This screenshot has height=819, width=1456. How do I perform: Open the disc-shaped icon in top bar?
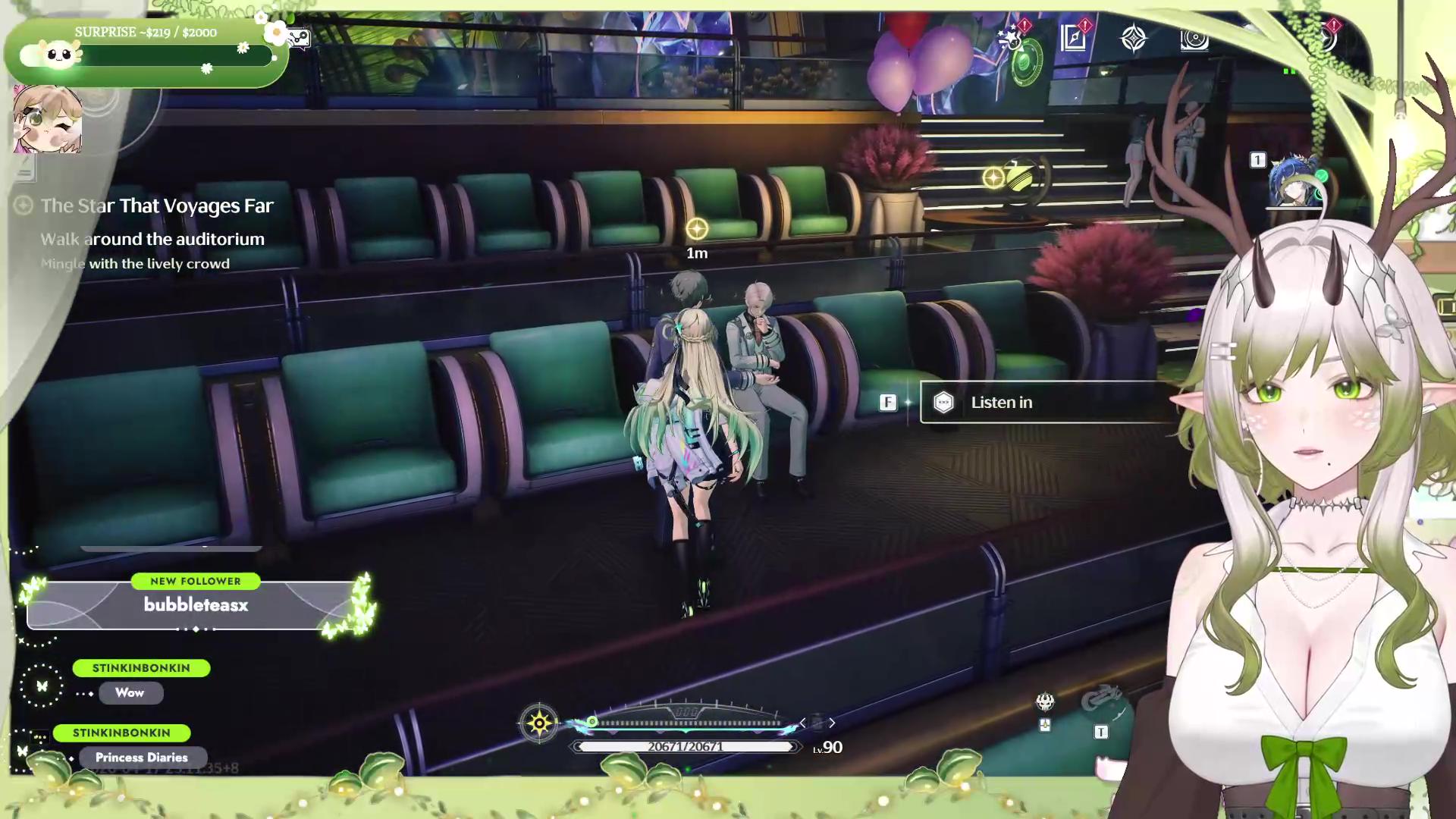click(x=1194, y=39)
